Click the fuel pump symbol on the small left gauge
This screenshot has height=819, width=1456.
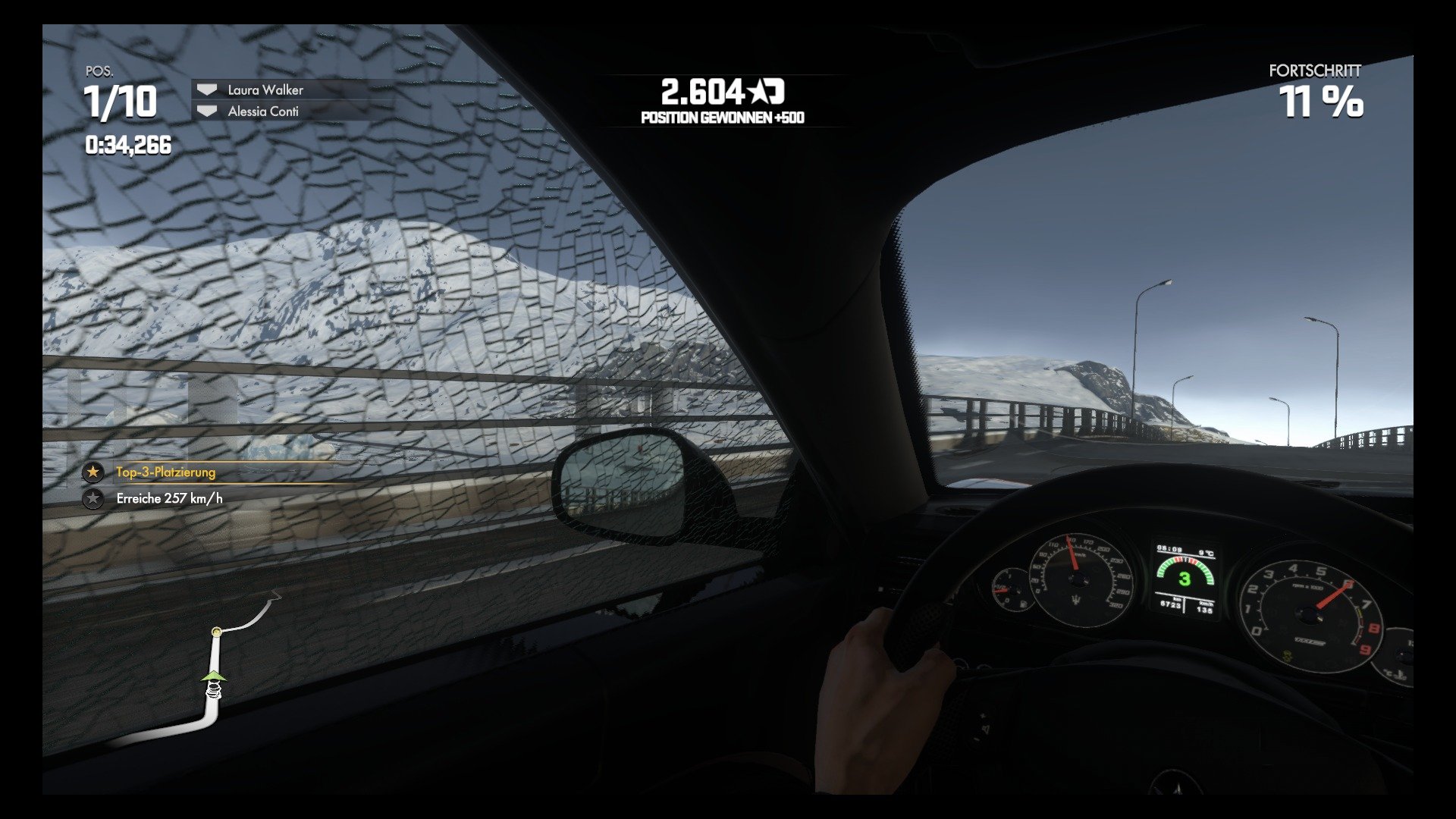1022,604
